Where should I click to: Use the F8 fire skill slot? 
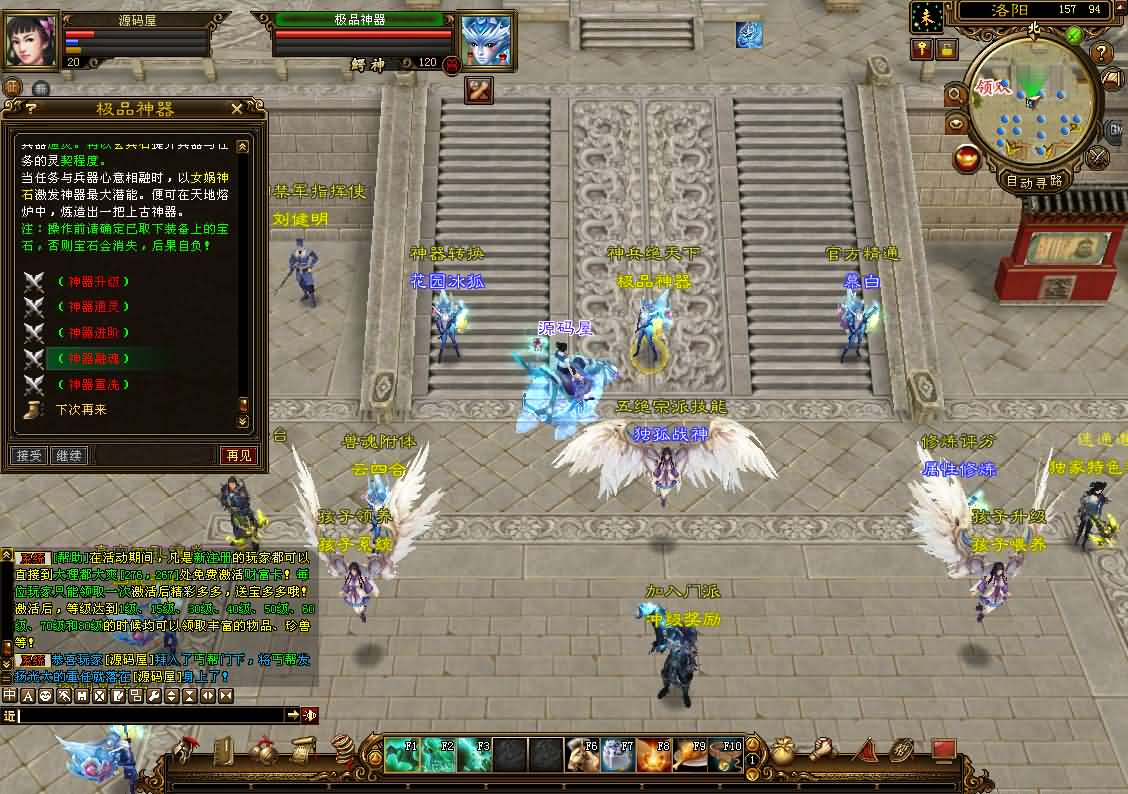tap(655, 755)
